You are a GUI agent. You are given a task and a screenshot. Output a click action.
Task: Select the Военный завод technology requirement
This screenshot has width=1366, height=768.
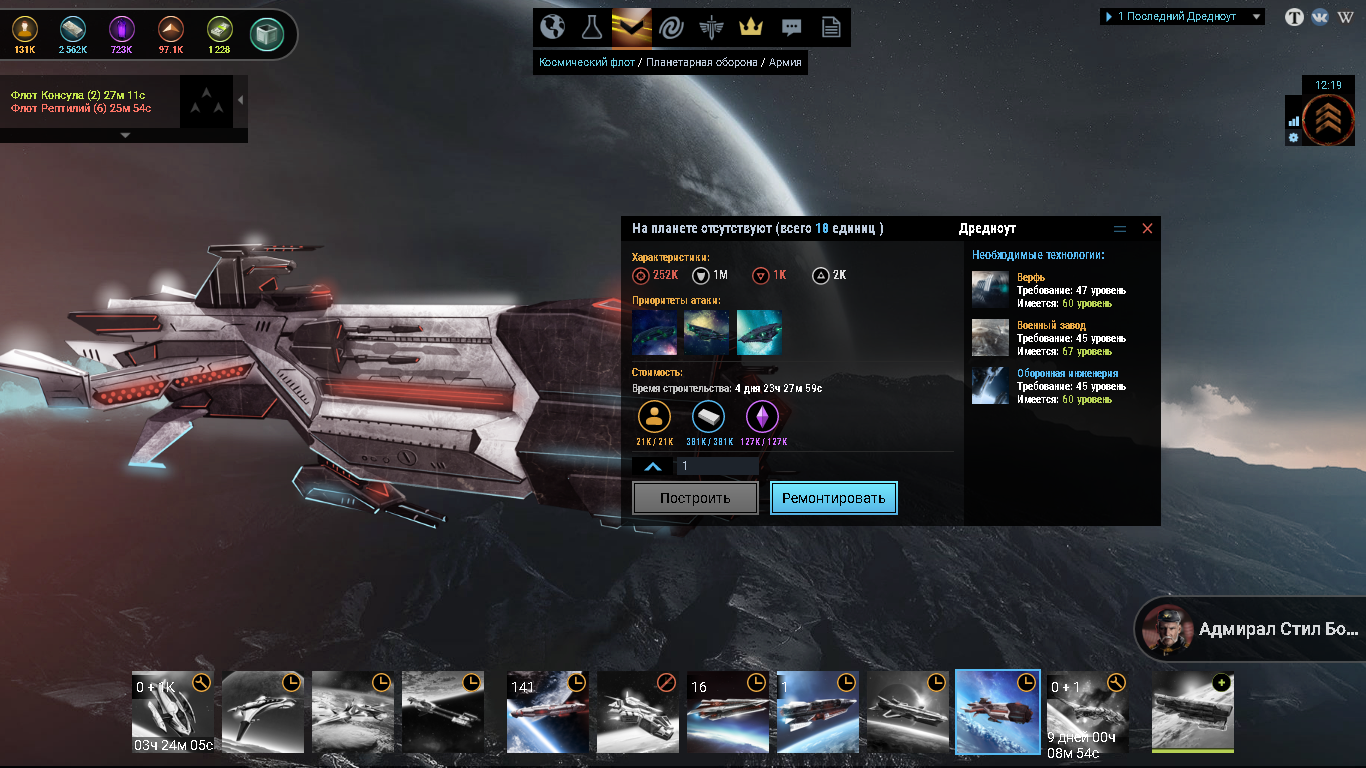tap(1051, 326)
